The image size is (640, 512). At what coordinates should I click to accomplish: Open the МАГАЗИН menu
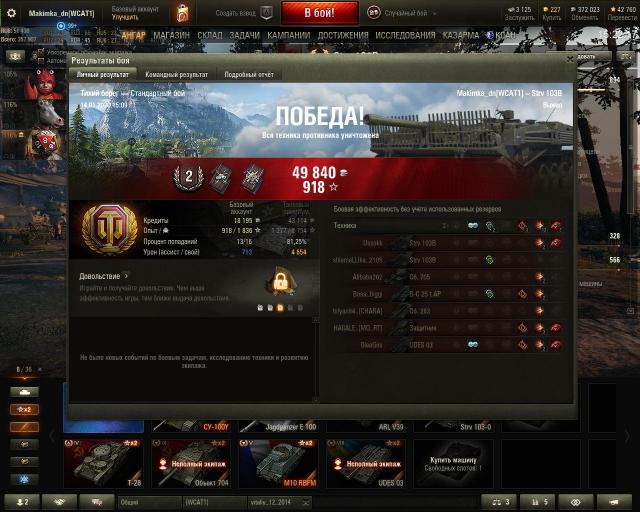[171, 35]
